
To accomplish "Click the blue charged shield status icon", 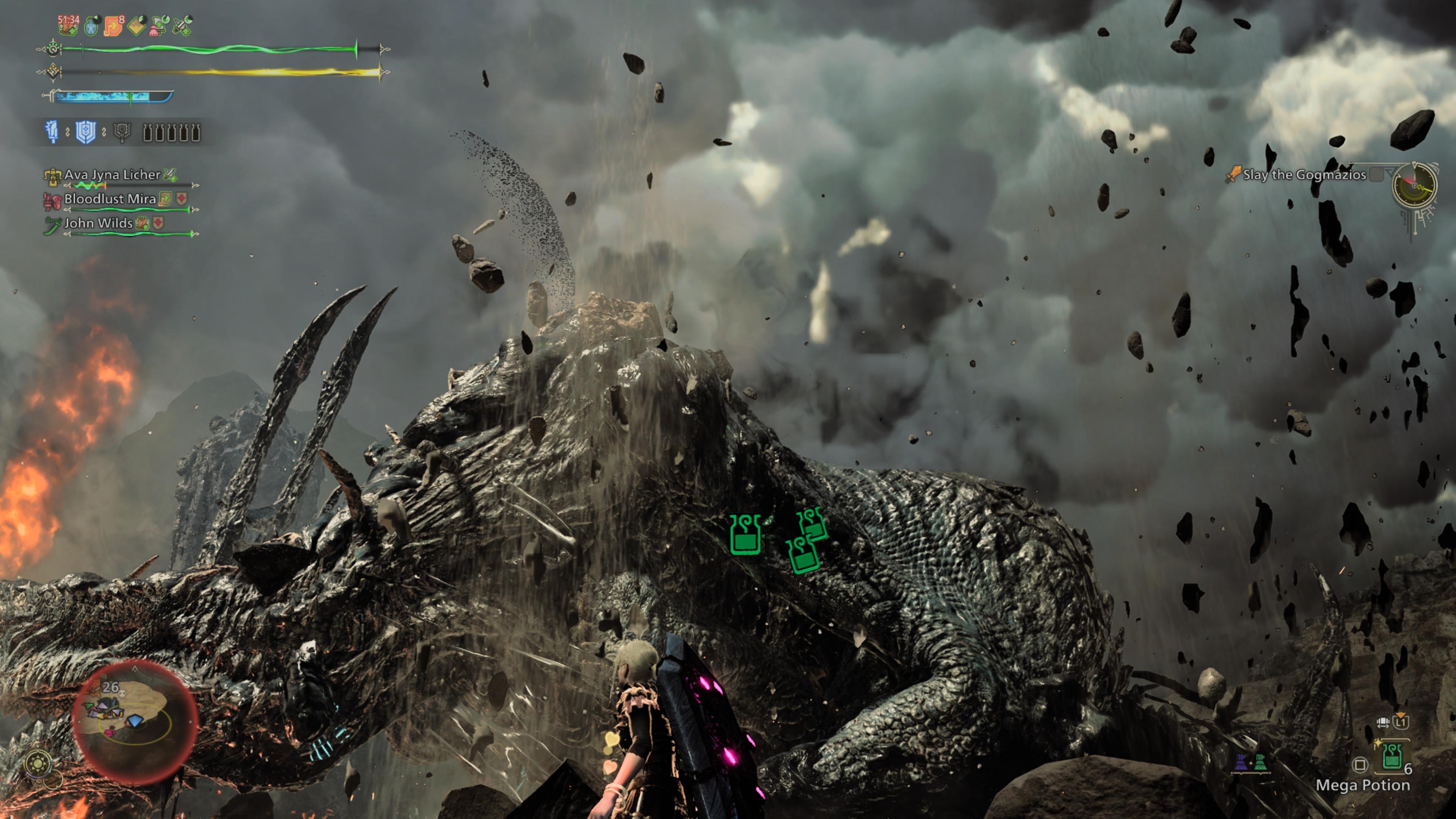I will point(85,132).
